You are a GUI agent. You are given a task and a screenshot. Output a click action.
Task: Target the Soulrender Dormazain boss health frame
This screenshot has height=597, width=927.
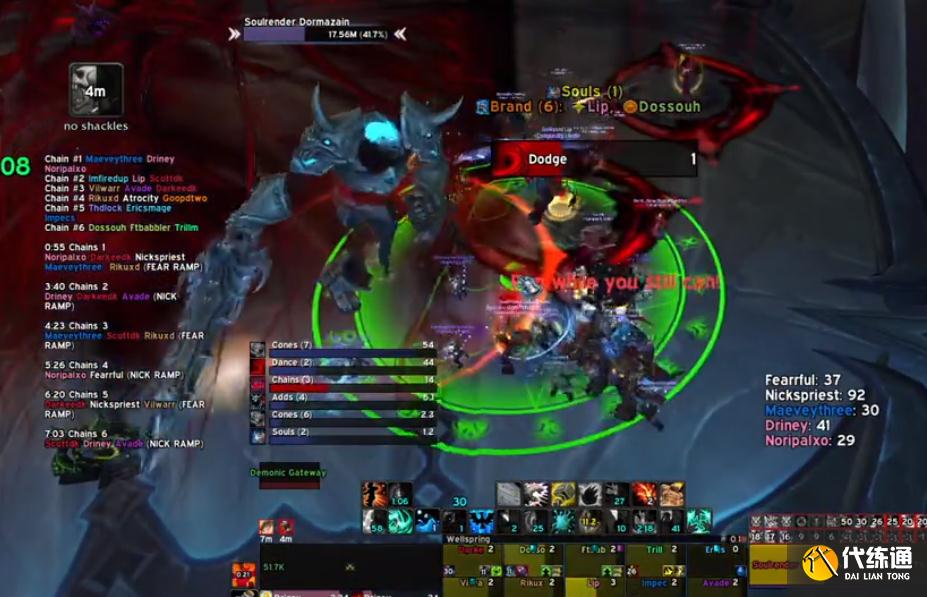[314, 34]
